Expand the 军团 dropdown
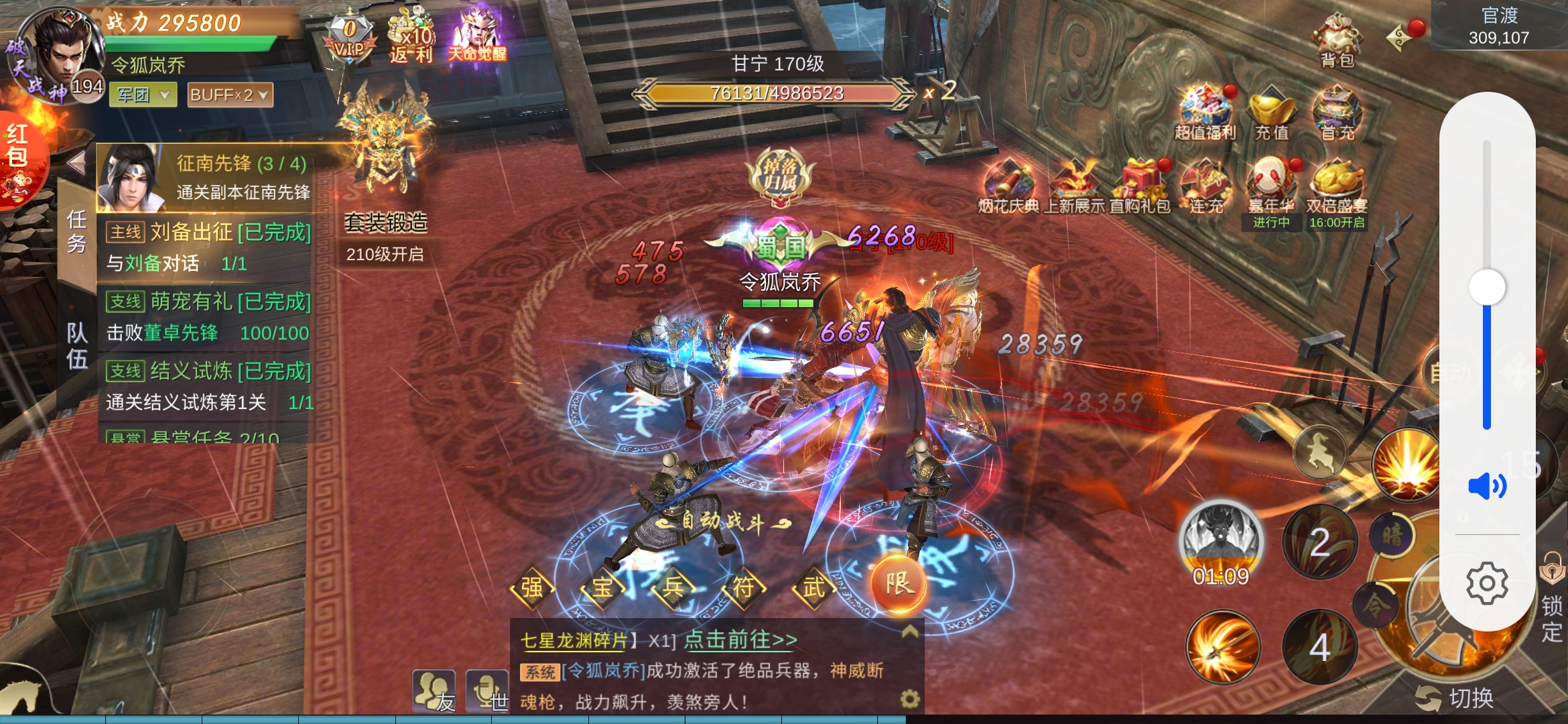The width and height of the screenshot is (1568, 724). point(143,95)
